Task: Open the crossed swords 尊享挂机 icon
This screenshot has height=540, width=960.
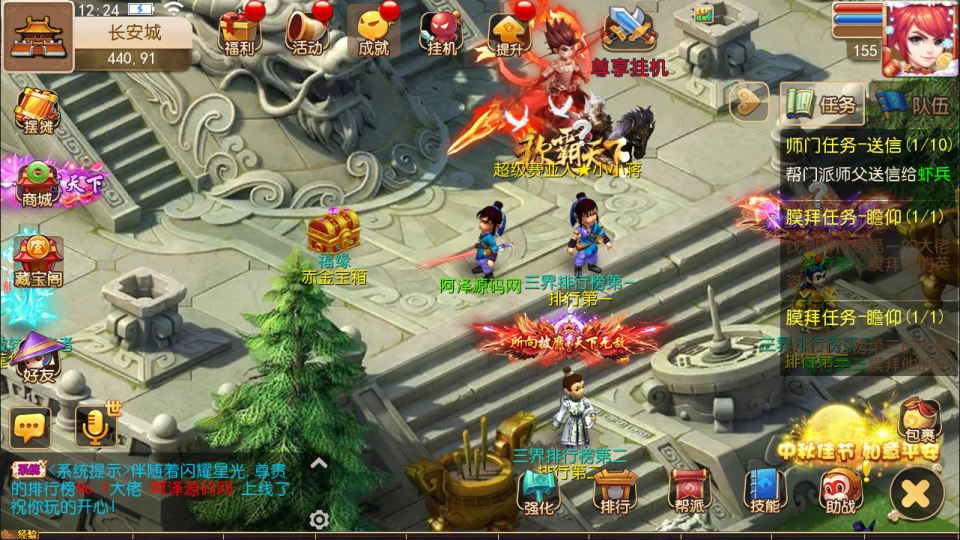Action: tap(628, 30)
